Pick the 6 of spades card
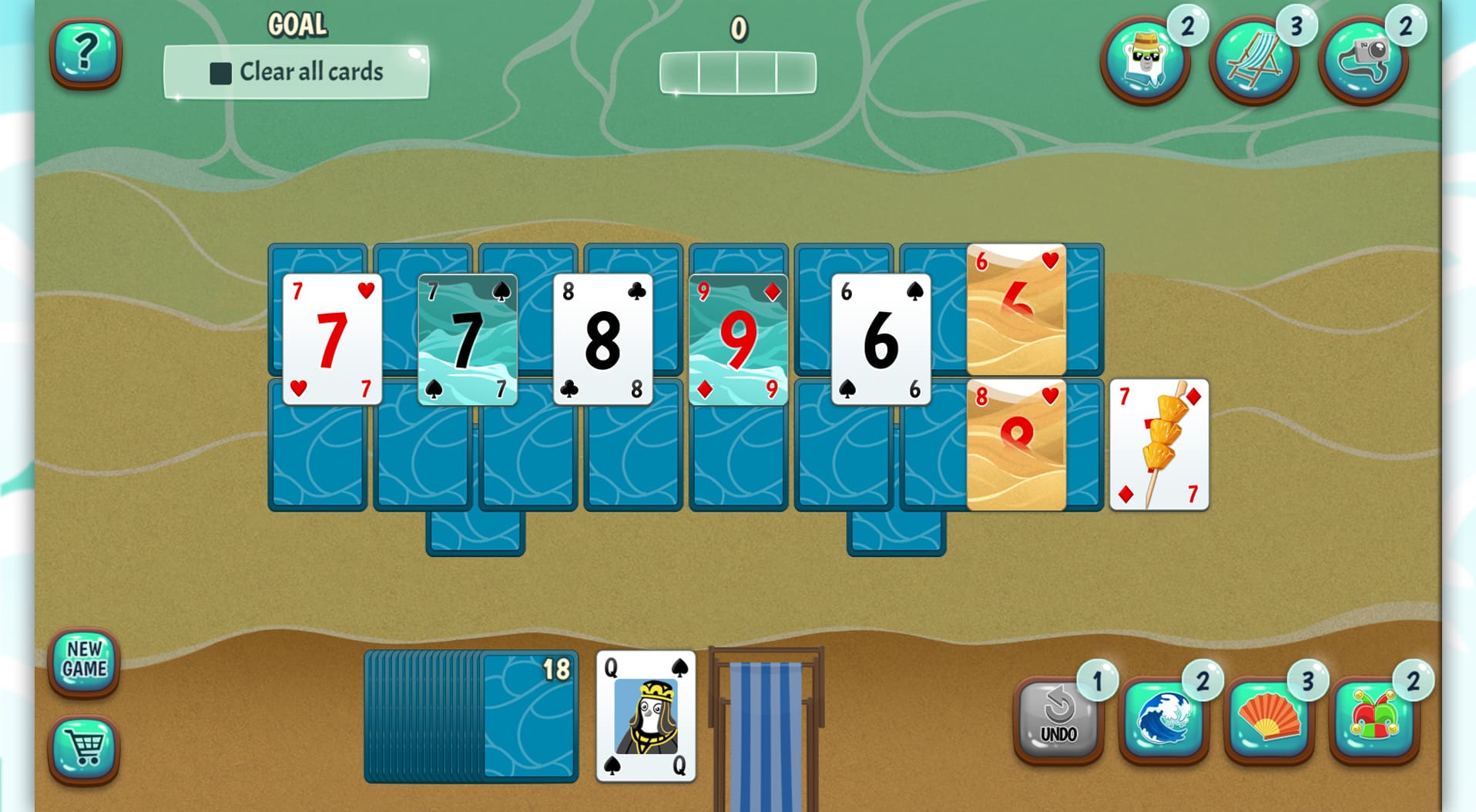The image size is (1476, 812). click(x=881, y=339)
